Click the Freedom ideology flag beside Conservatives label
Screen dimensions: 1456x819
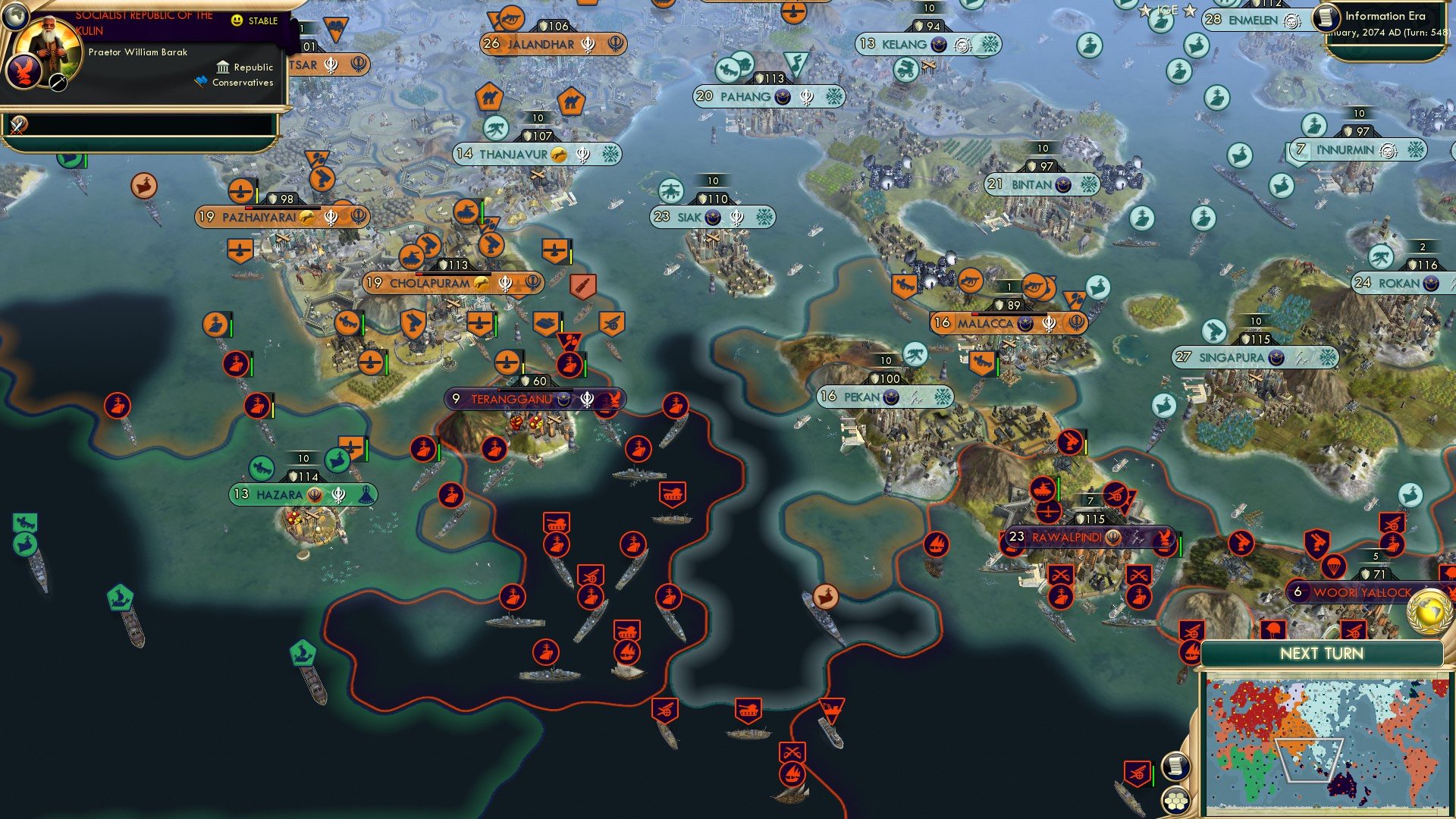199,80
